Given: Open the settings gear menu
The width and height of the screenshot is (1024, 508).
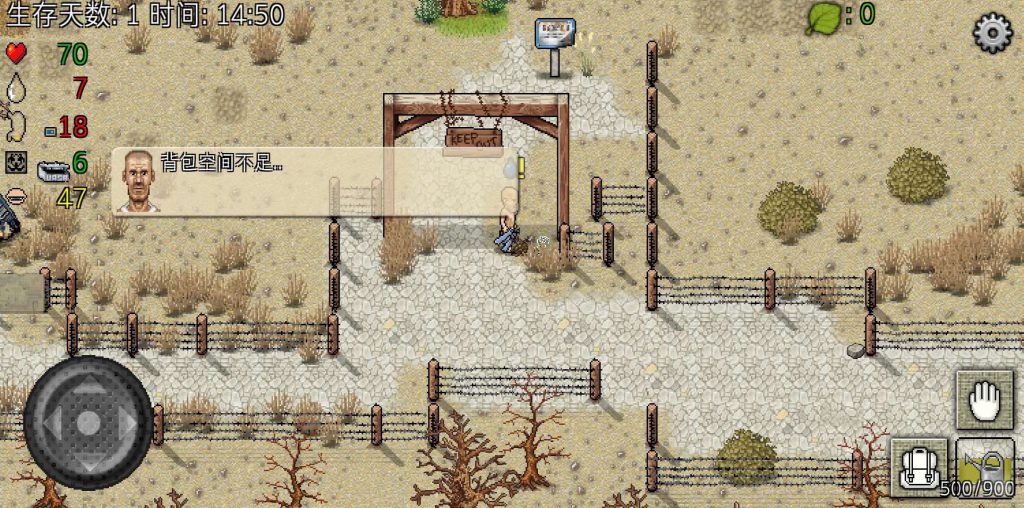Looking at the screenshot, I should (x=992, y=33).
